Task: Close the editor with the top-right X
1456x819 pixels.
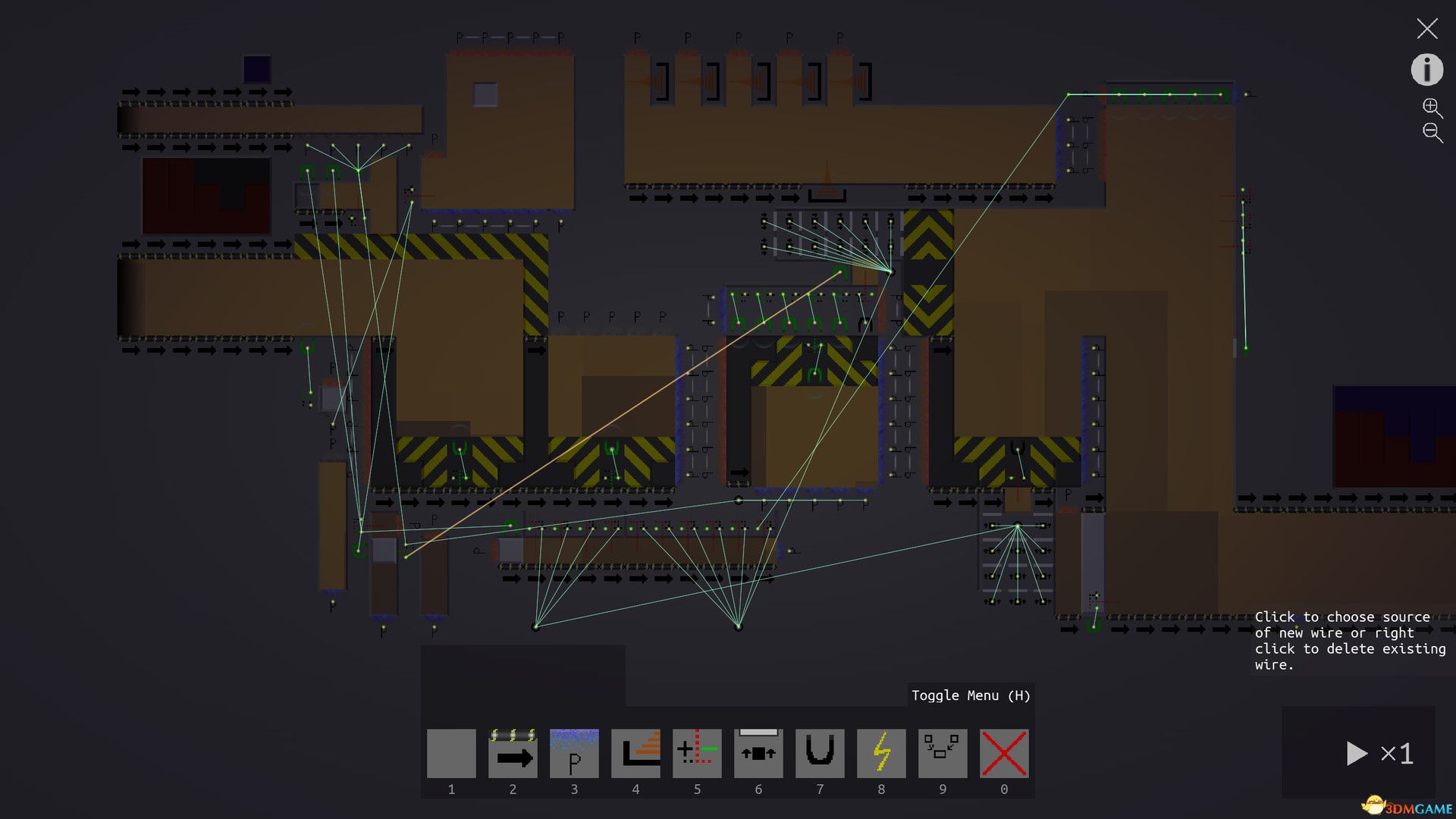Action: [x=1426, y=29]
